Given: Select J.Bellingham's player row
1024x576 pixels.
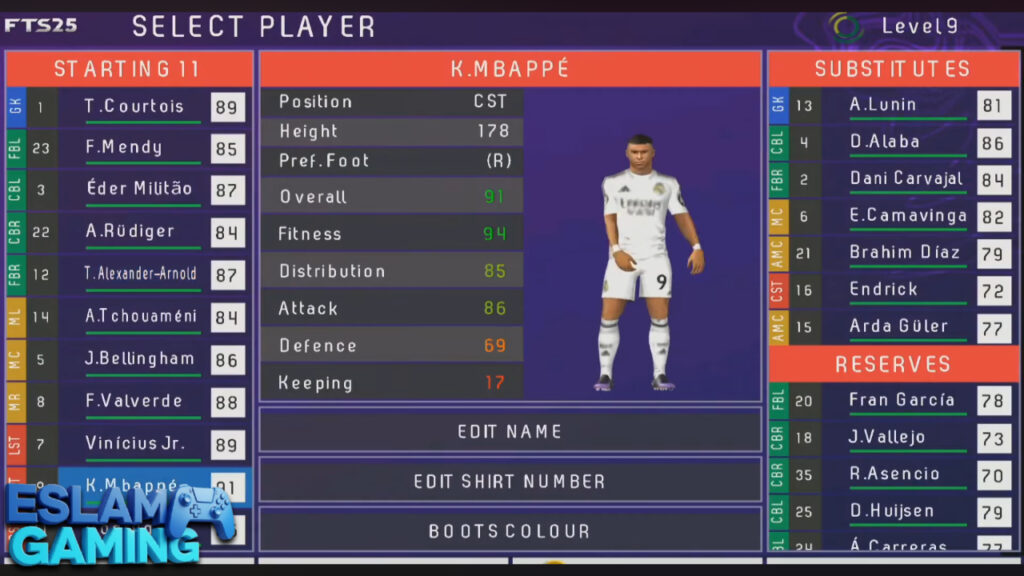Looking at the screenshot, I should (140, 358).
